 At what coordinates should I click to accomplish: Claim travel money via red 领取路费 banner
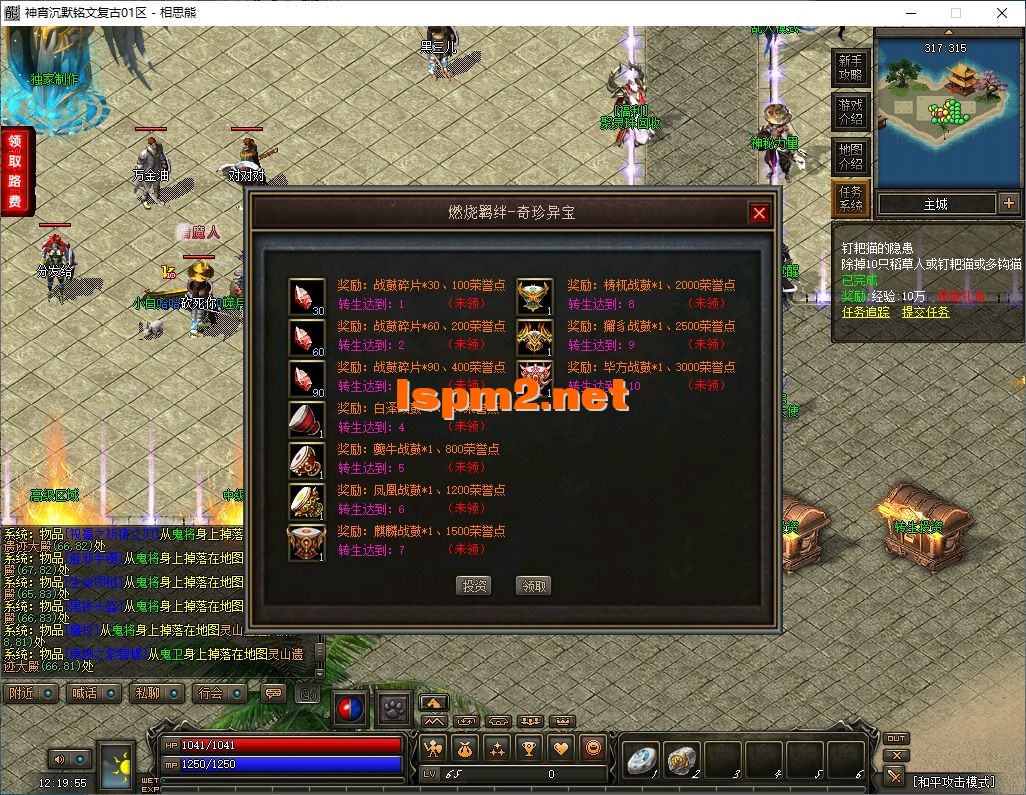click(16, 170)
